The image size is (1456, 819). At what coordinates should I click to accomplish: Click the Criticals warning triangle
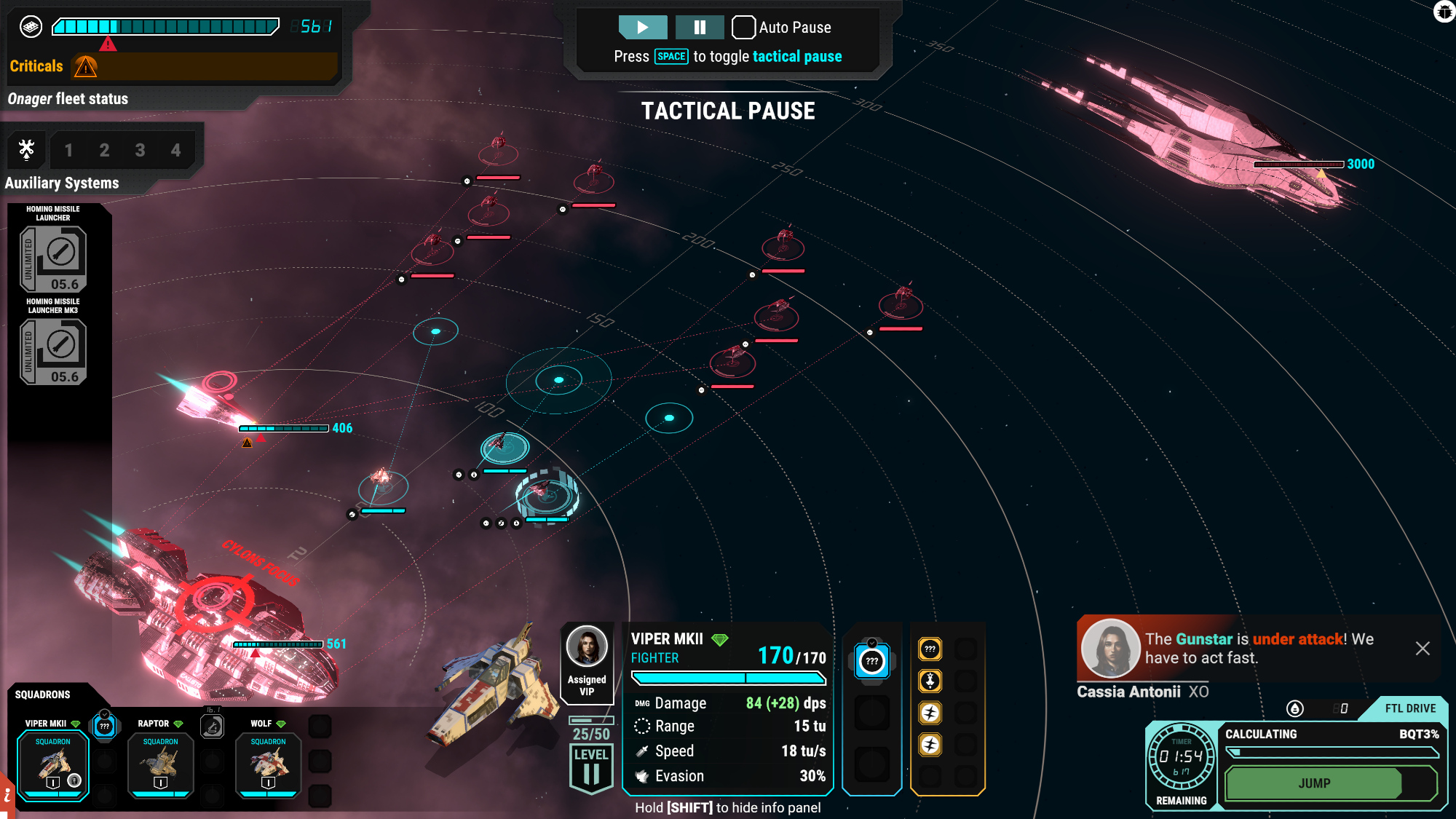[86, 67]
